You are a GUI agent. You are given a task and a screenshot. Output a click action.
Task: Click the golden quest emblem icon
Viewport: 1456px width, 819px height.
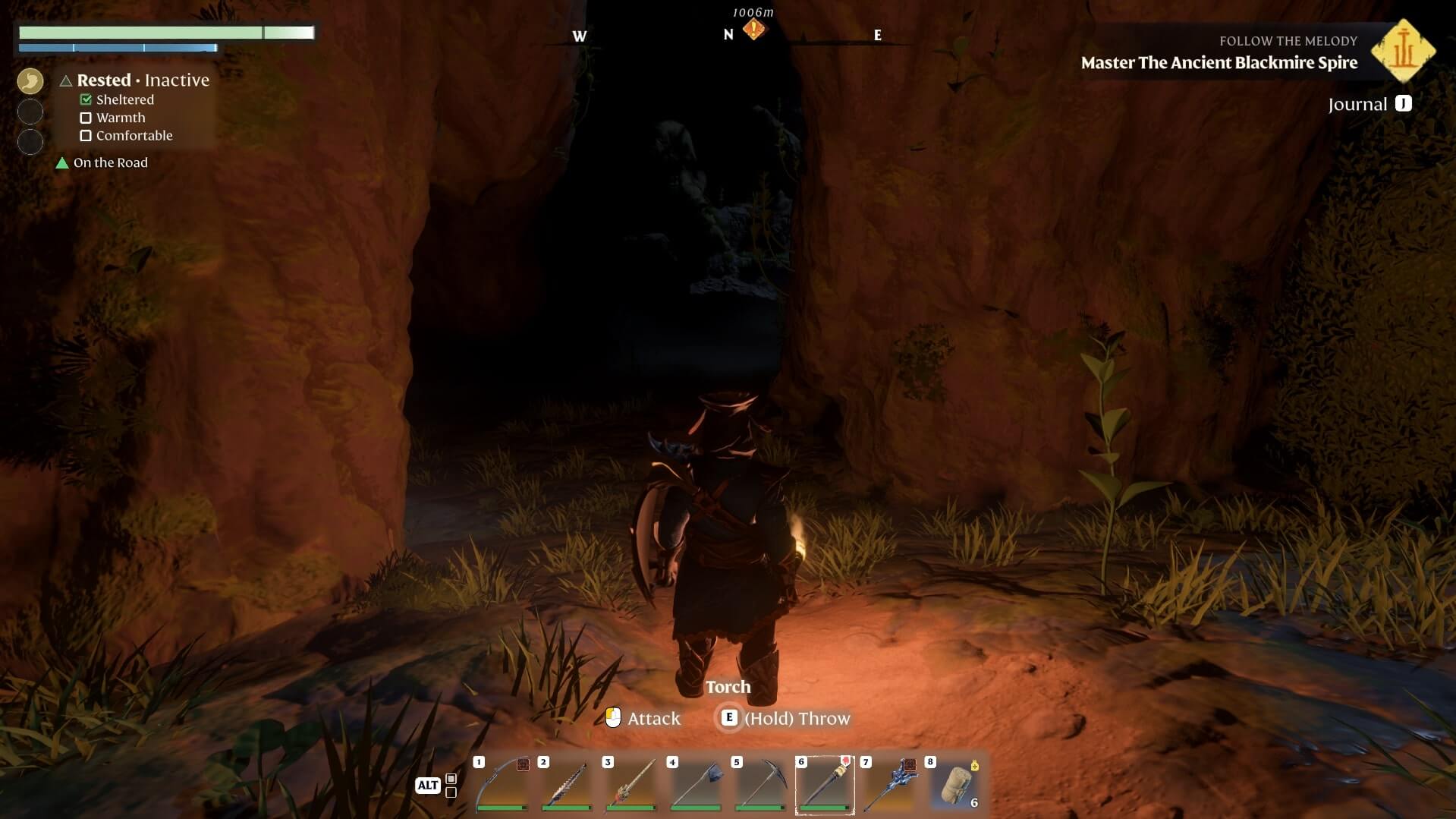(x=1403, y=50)
